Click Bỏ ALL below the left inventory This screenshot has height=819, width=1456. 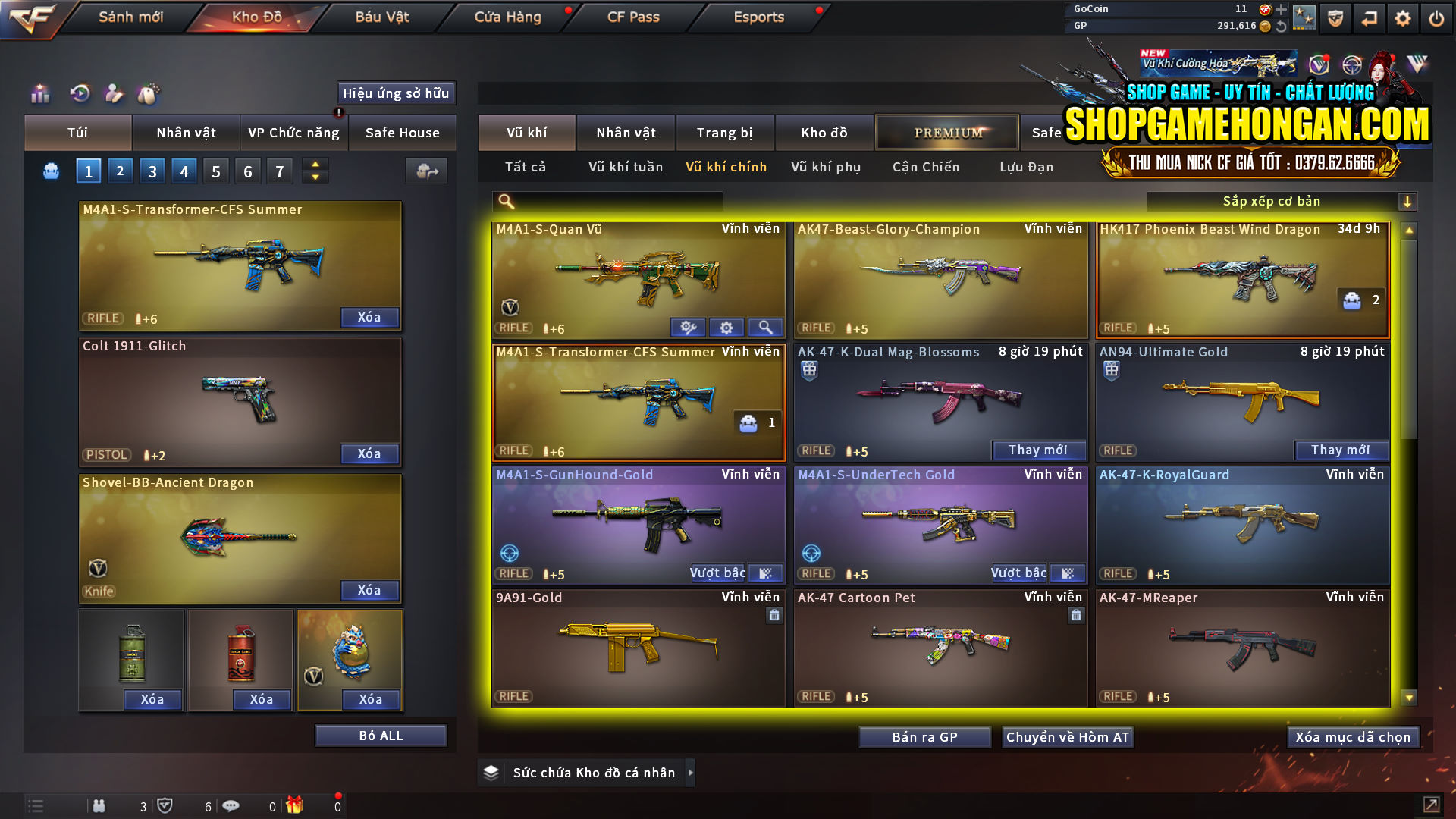point(380,735)
